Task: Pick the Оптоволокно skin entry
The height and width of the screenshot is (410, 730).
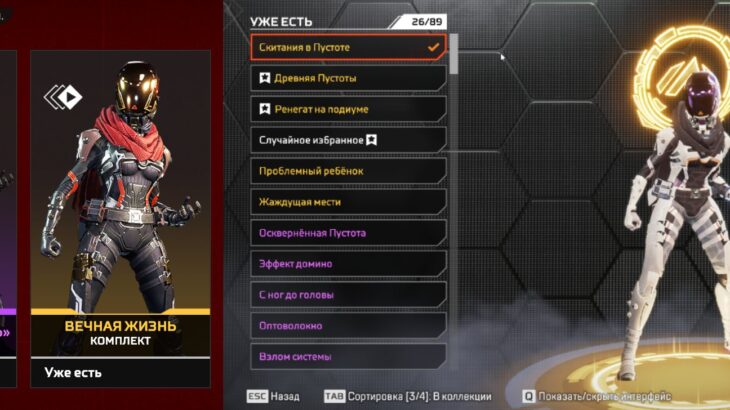Action: [x=348, y=326]
